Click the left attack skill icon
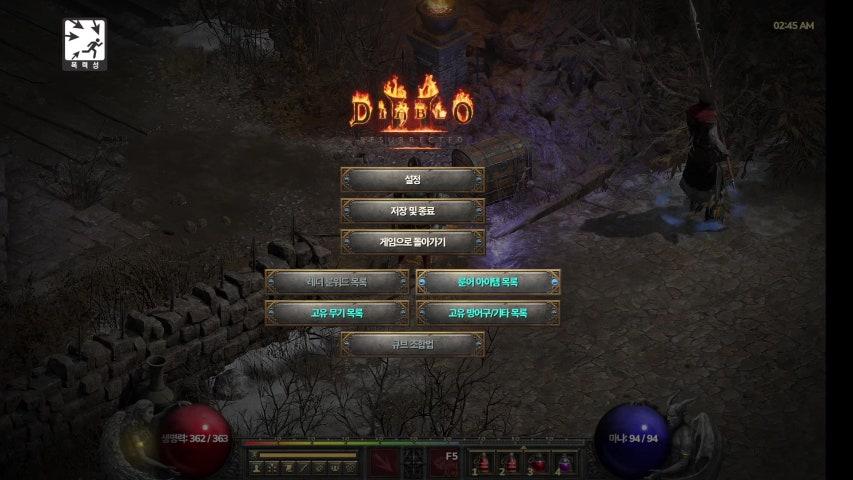Image resolution: width=853 pixels, height=480 pixels. (x=384, y=463)
